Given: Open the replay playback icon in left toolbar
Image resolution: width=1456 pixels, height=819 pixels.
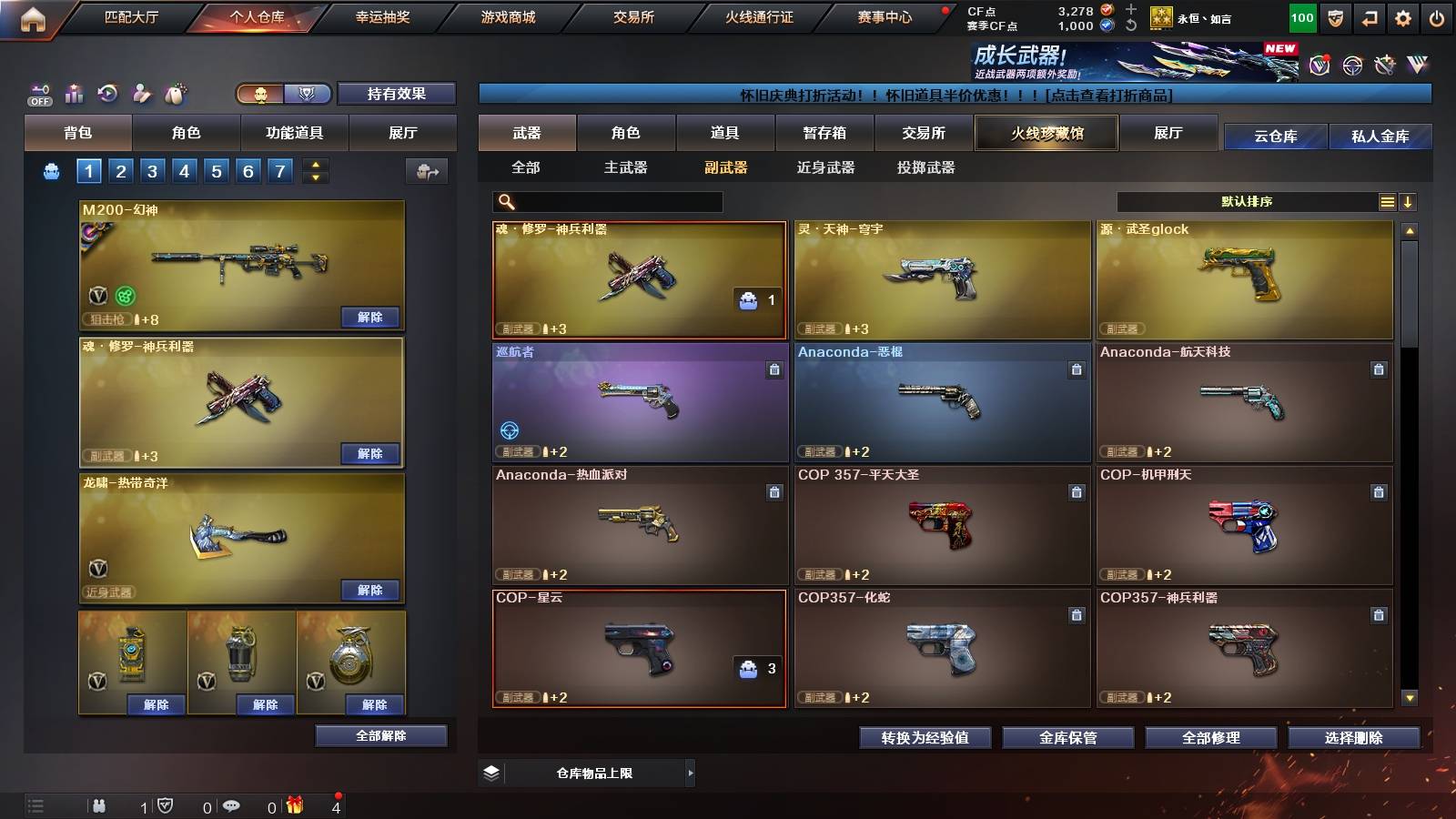Looking at the screenshot, I should click(108, 92).
